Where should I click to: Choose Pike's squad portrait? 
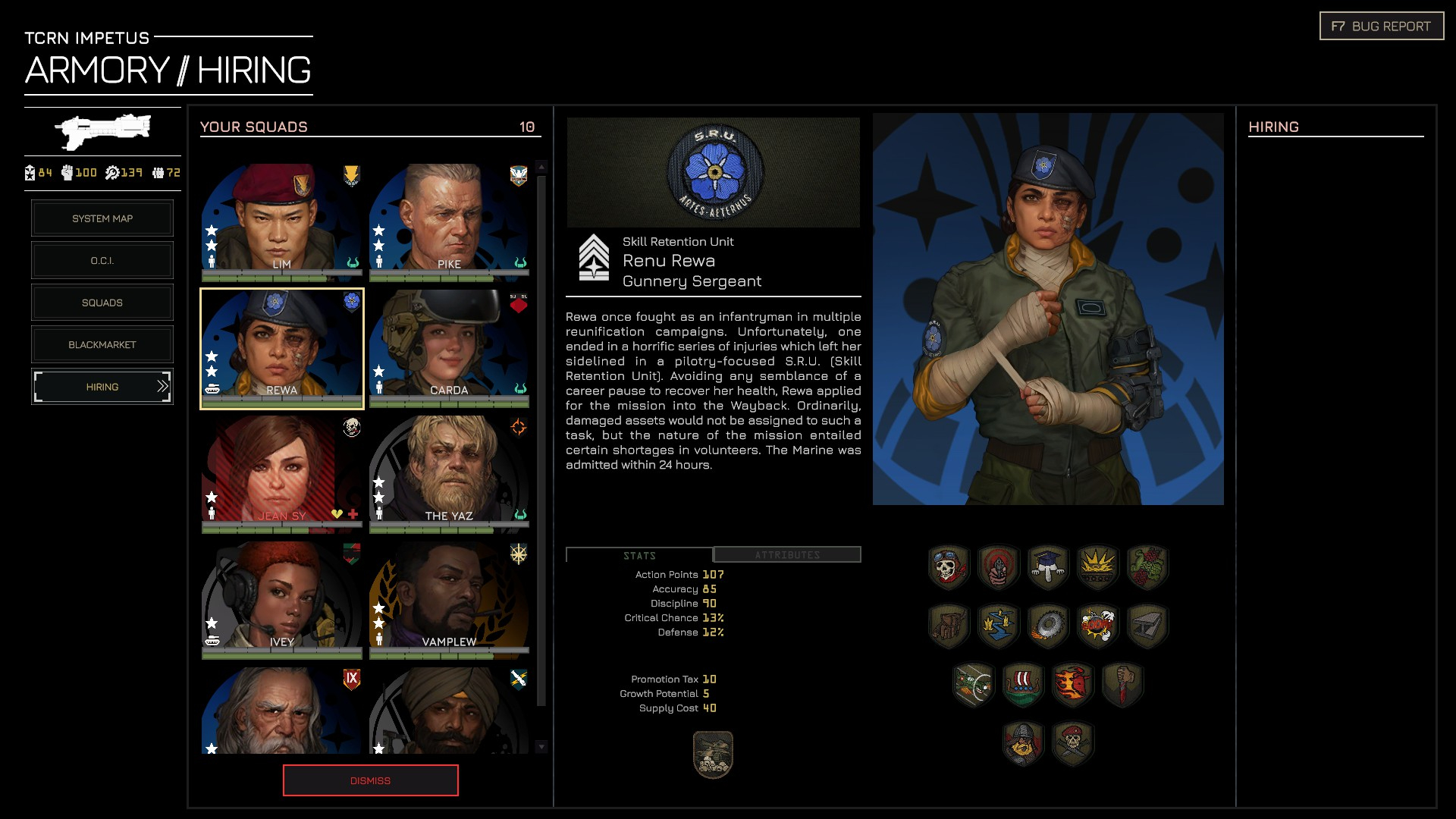[449, 221]
